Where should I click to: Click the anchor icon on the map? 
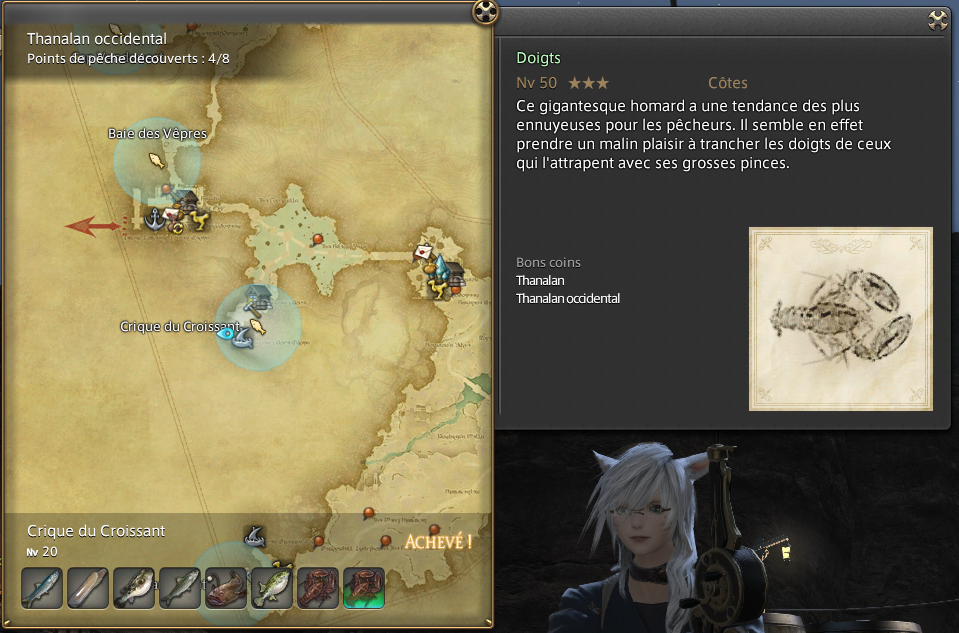pos(155,218)
